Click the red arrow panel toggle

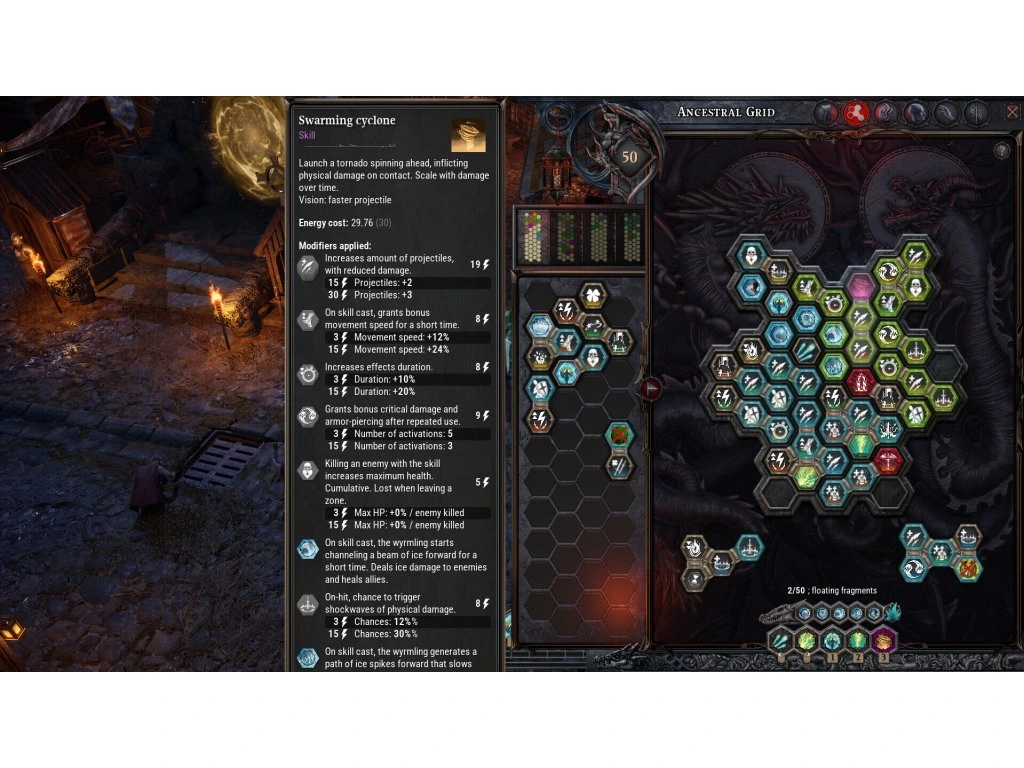pyautogui.click(x=650, y=388)
